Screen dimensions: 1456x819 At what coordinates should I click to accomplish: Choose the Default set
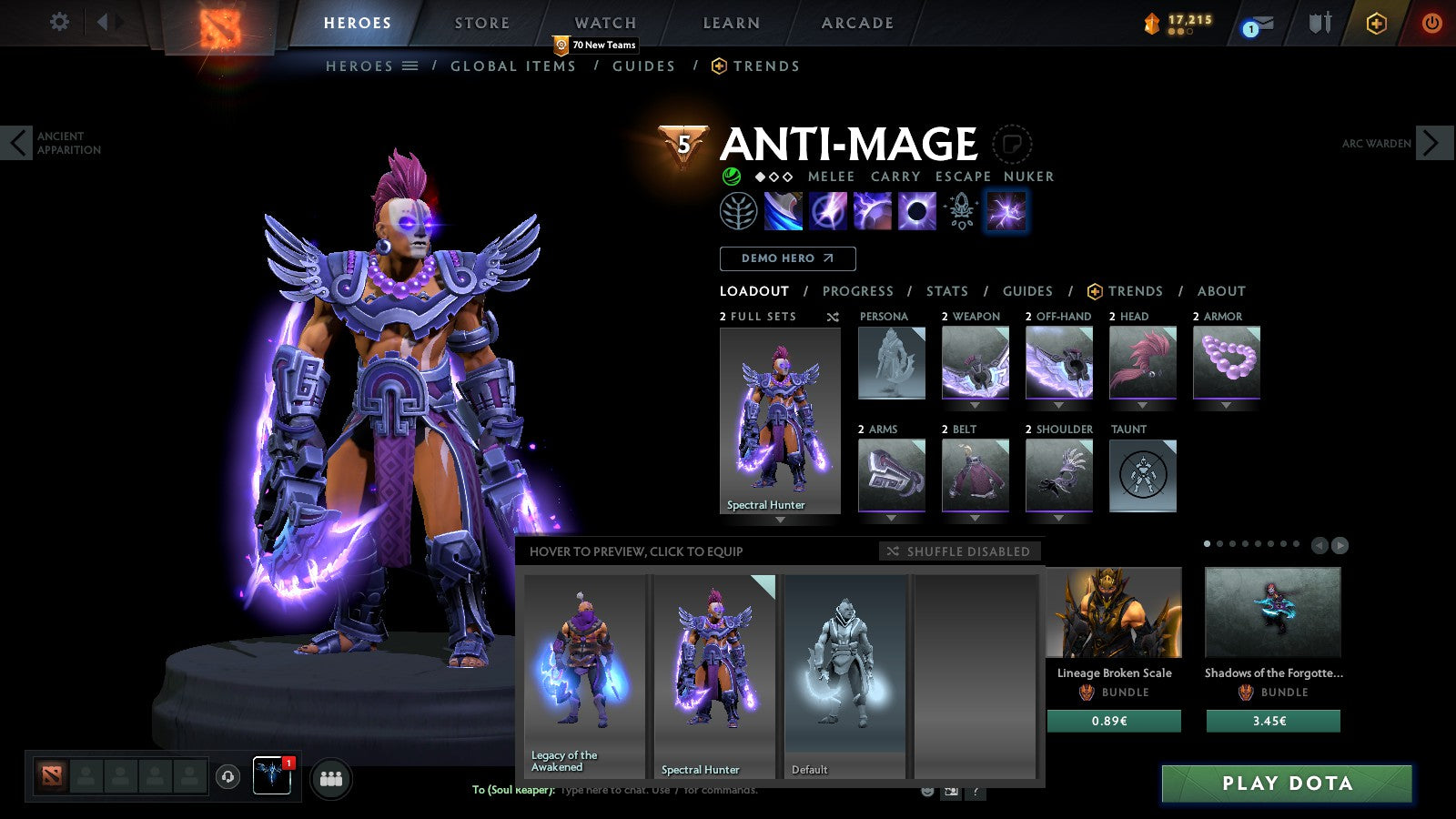pos(845,675)
